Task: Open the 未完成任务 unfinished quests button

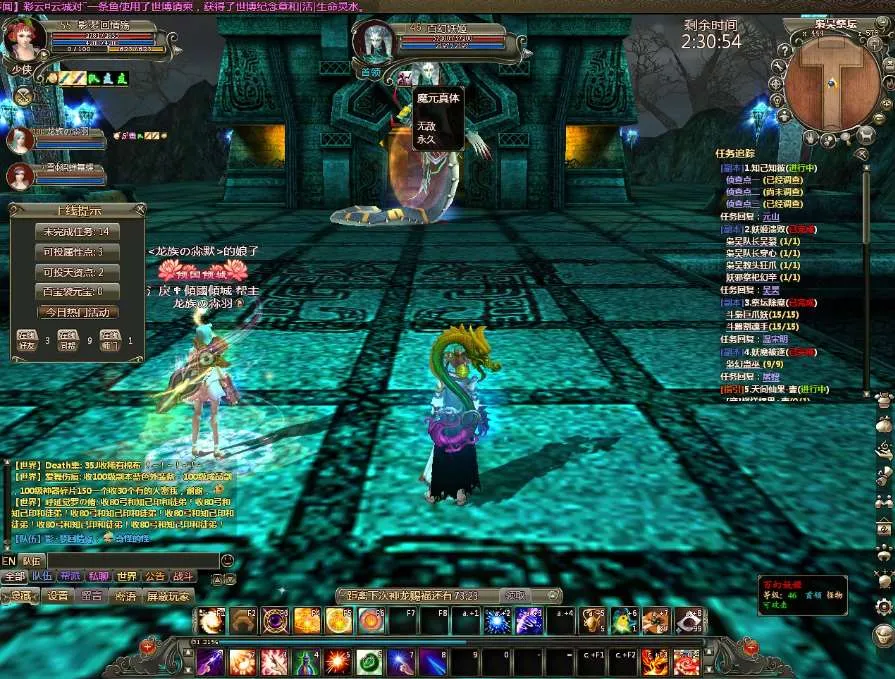Action: click(x=76, y=231)
